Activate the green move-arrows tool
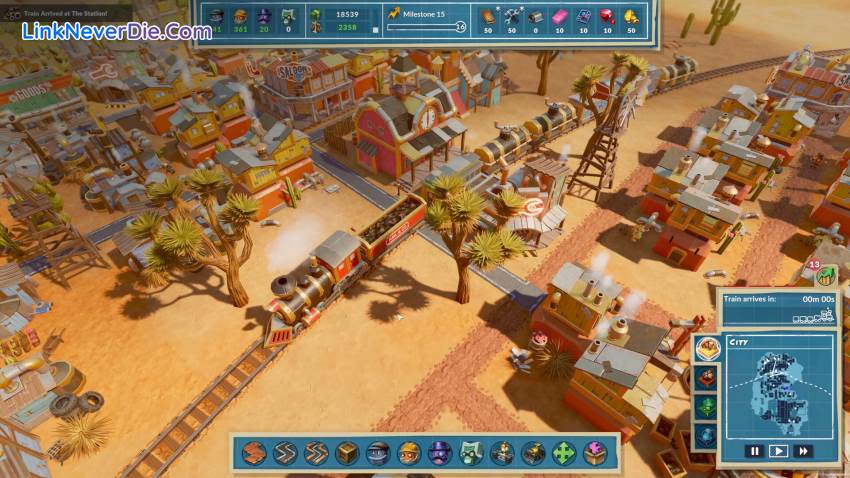This screenshot has height=478, width=850. tap(564, 453)
